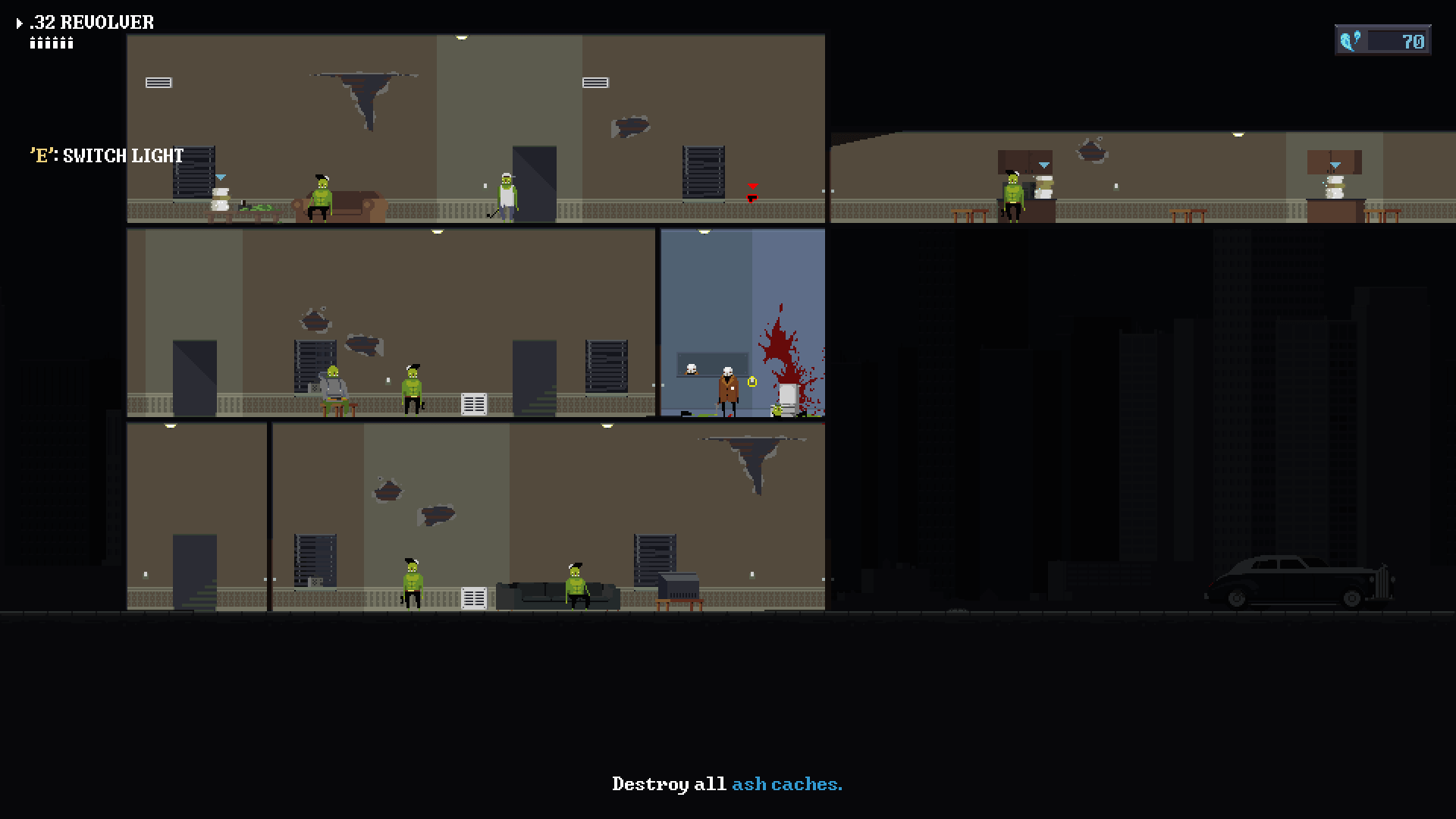Click the "Destroy all ash caches" objective text
This screenshot has height=819, width=1456.
point(726,784)
